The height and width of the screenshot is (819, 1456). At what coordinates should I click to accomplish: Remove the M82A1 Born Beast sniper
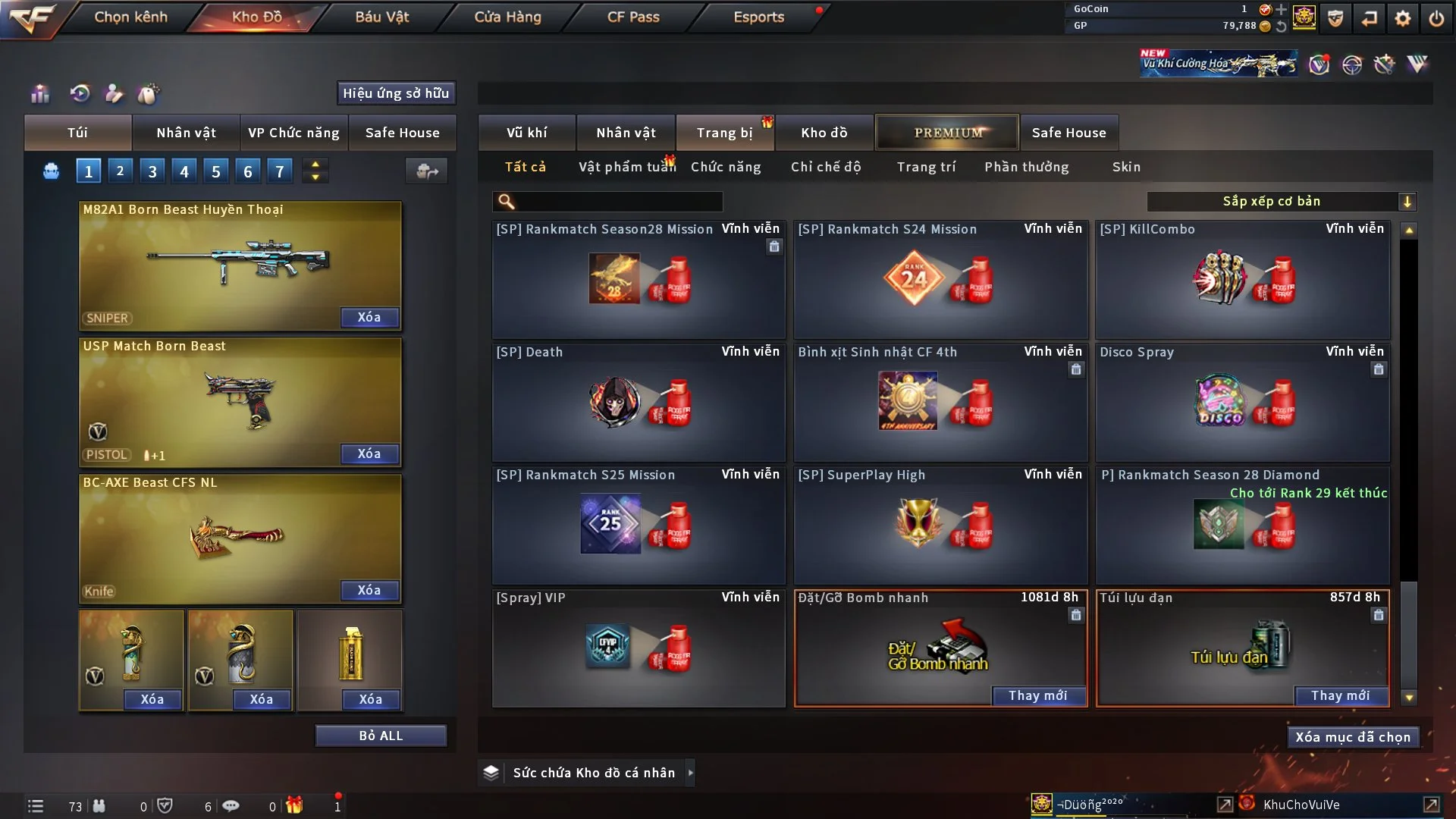[x=369, y=317]
